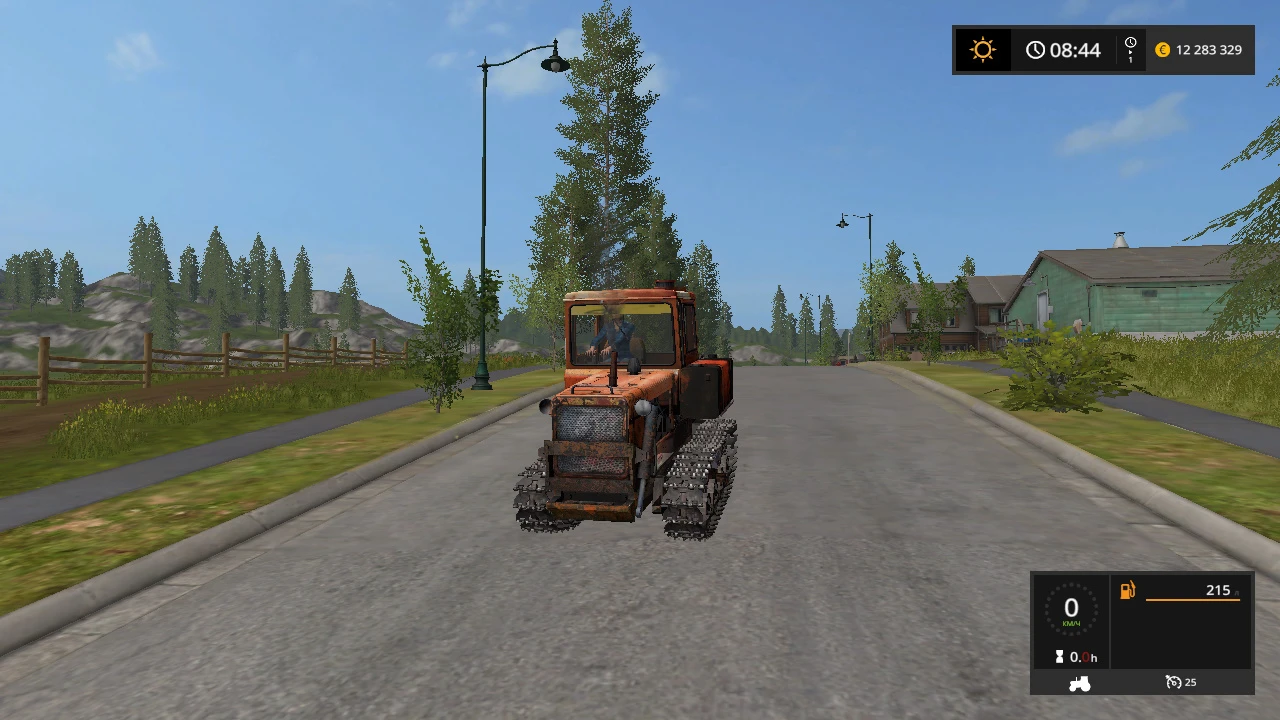Screen dimensions: 1280x720
Task: Click the fuel pump icon
Action: pos(1128,590)
